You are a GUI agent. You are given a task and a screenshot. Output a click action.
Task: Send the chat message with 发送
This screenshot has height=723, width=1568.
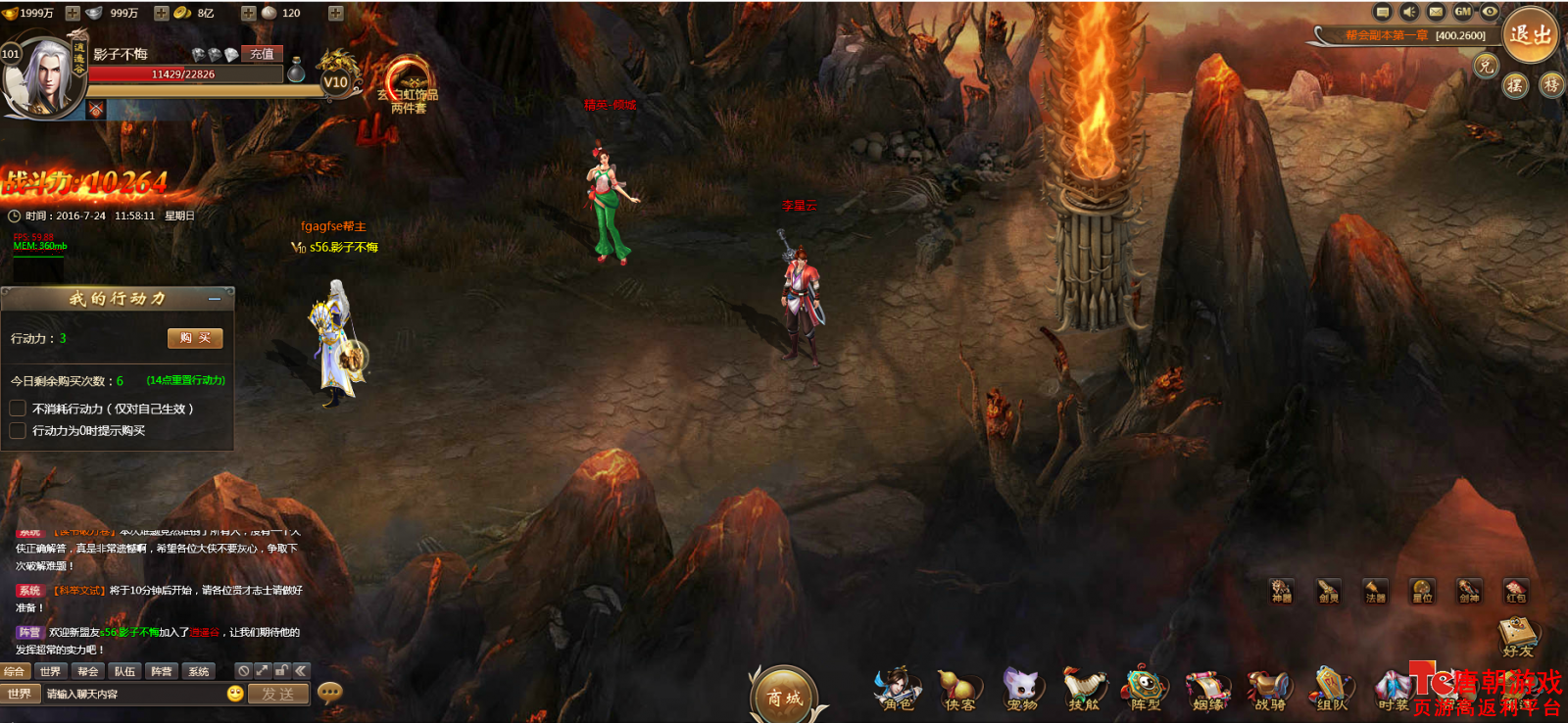click(278, 694)
